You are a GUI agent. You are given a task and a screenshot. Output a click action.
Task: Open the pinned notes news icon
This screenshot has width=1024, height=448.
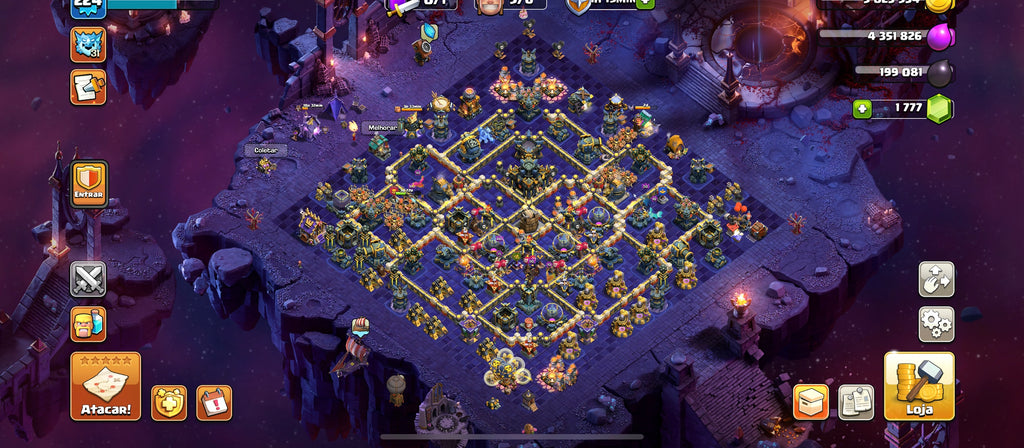pos(855,402)
